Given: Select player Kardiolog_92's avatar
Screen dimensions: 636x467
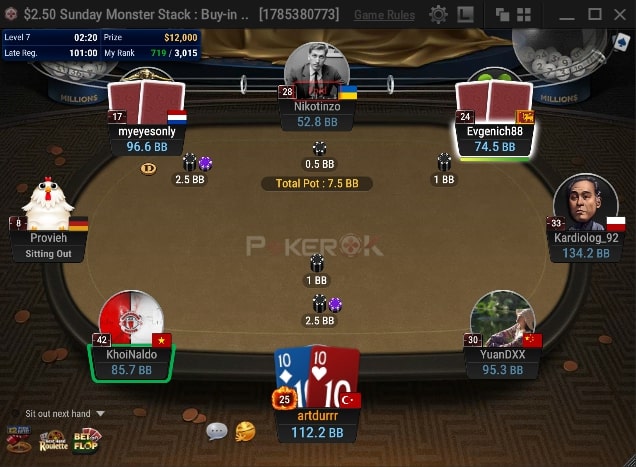Looking at the screenshot, I should (x=585, y=203).
